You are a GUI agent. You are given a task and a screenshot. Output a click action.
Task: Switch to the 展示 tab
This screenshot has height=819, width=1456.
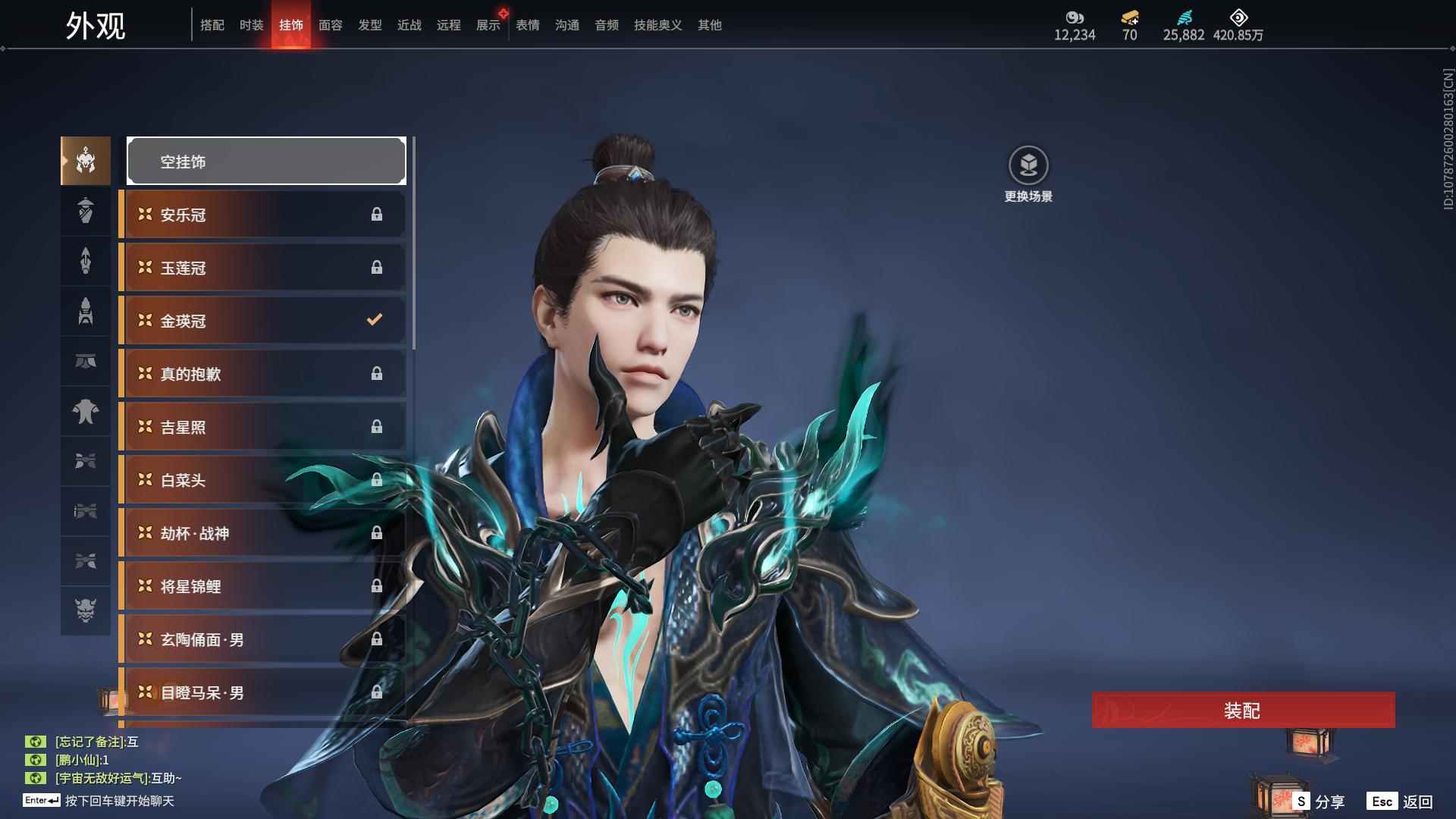point(488,25)
